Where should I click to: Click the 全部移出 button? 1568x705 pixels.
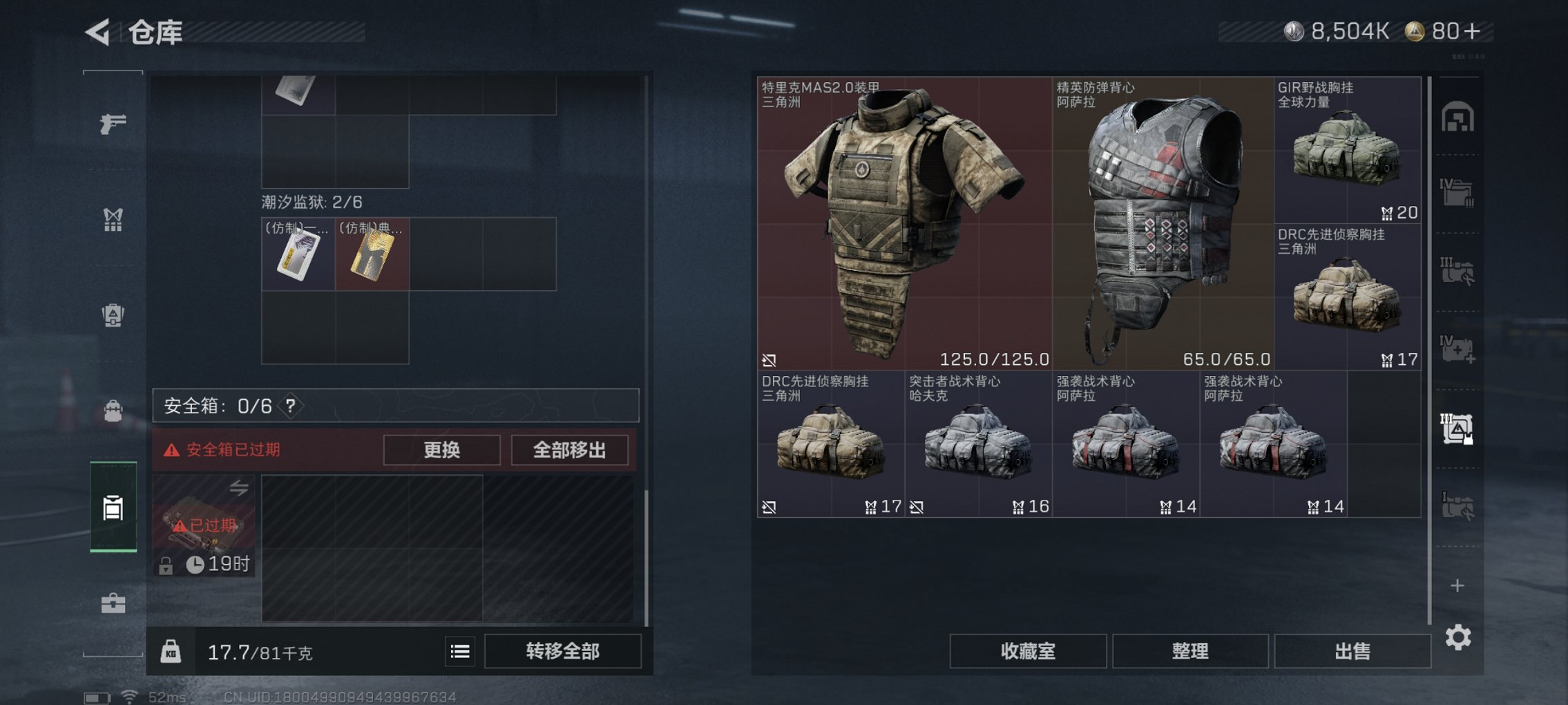coord(570,450)
